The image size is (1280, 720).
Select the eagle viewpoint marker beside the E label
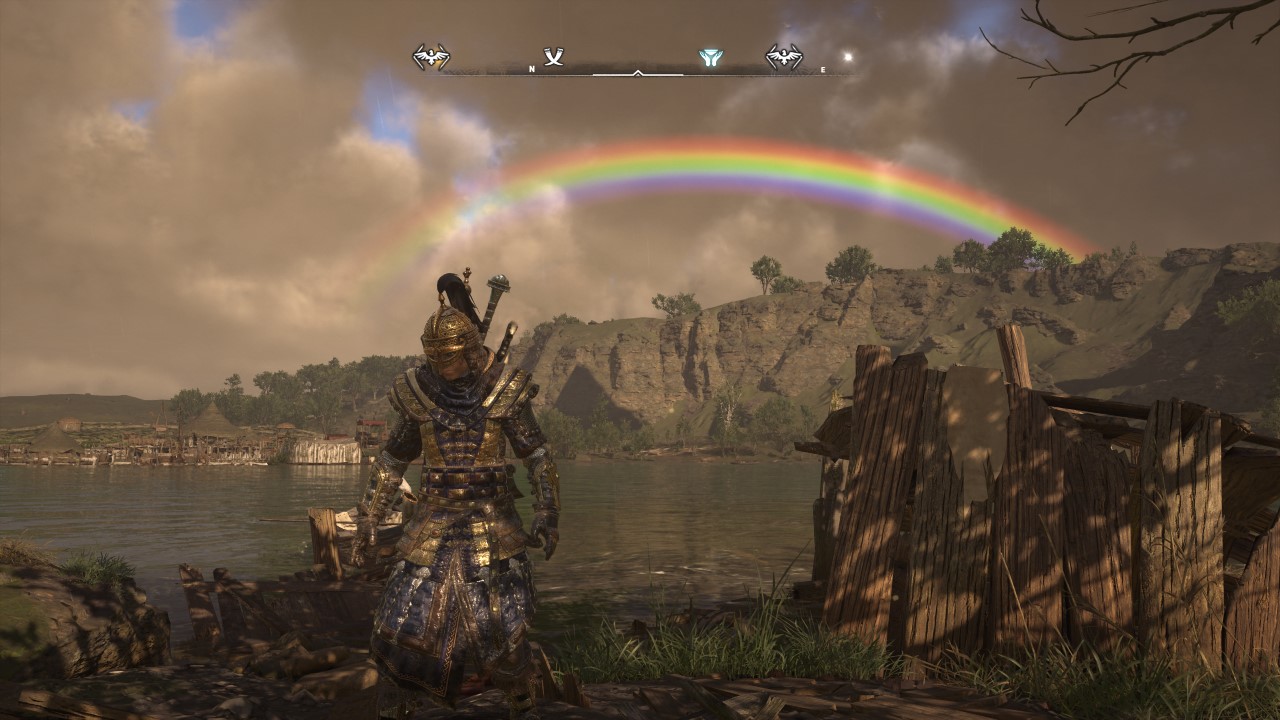click(x=784, y=57)
